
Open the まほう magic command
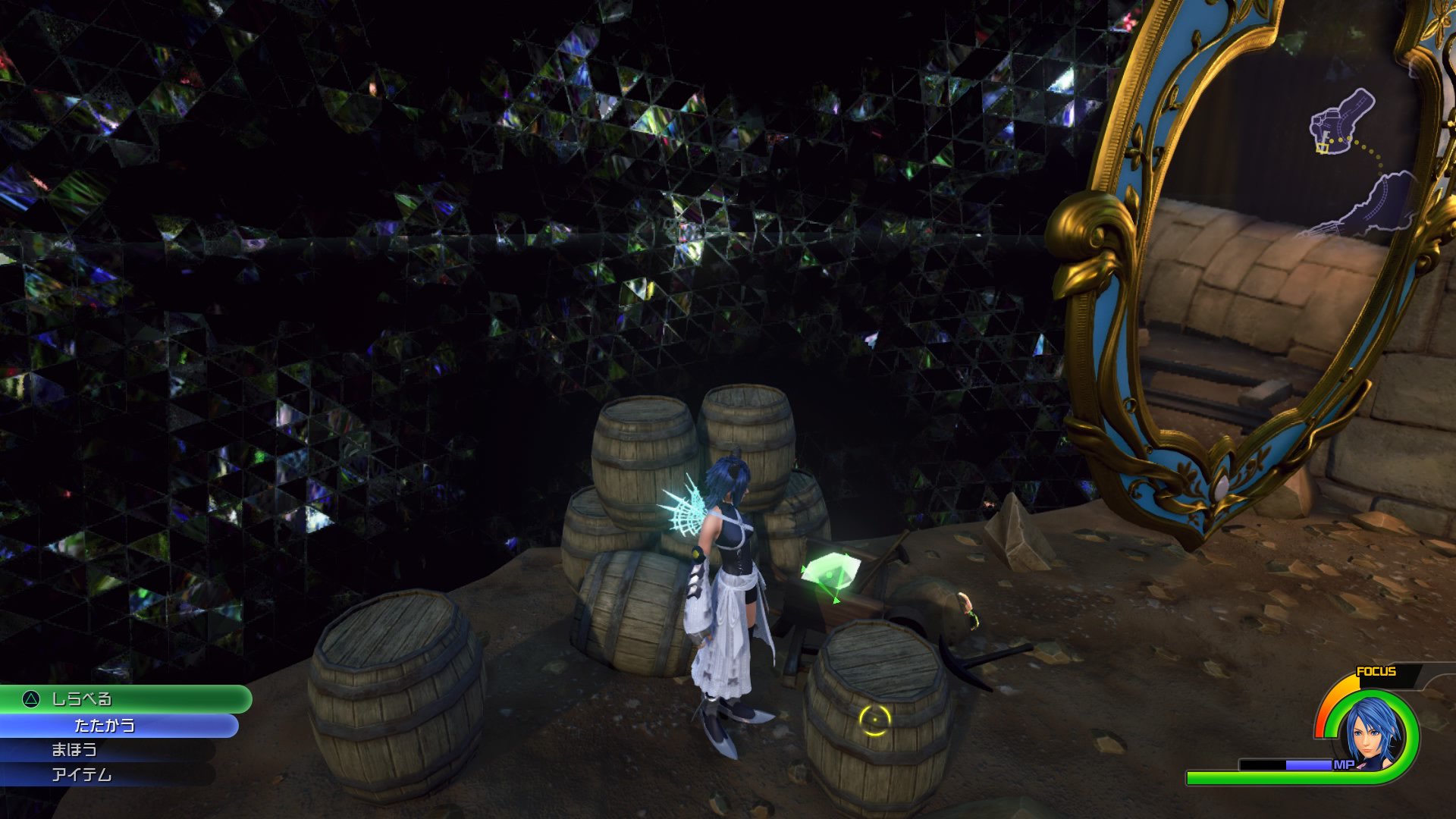[x=76, y=751]
